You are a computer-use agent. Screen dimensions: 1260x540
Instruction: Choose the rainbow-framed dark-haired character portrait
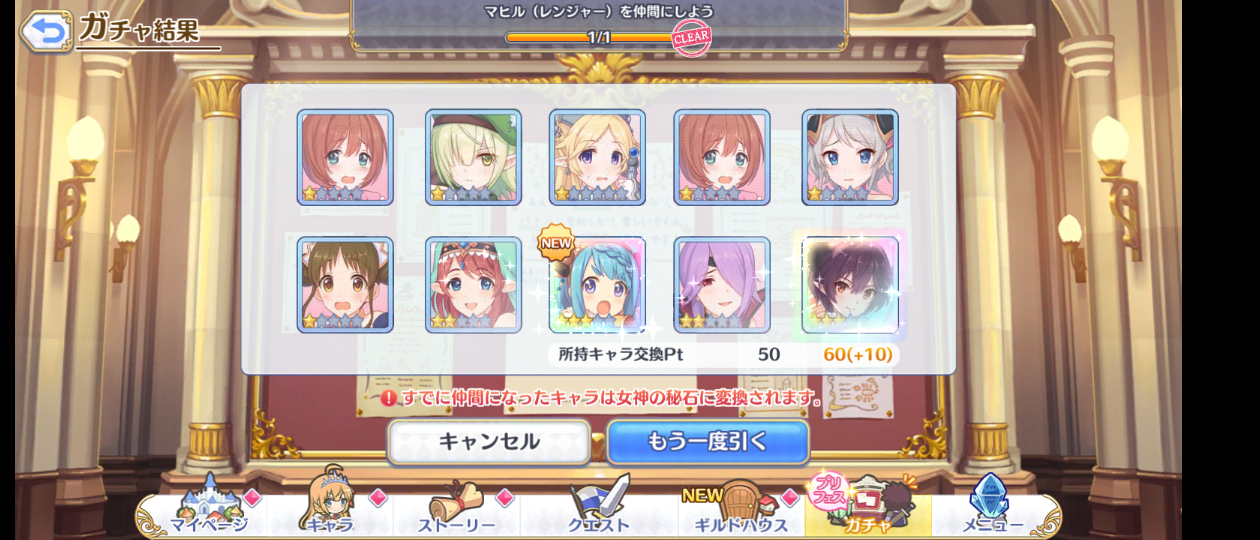tap(850, 285)
